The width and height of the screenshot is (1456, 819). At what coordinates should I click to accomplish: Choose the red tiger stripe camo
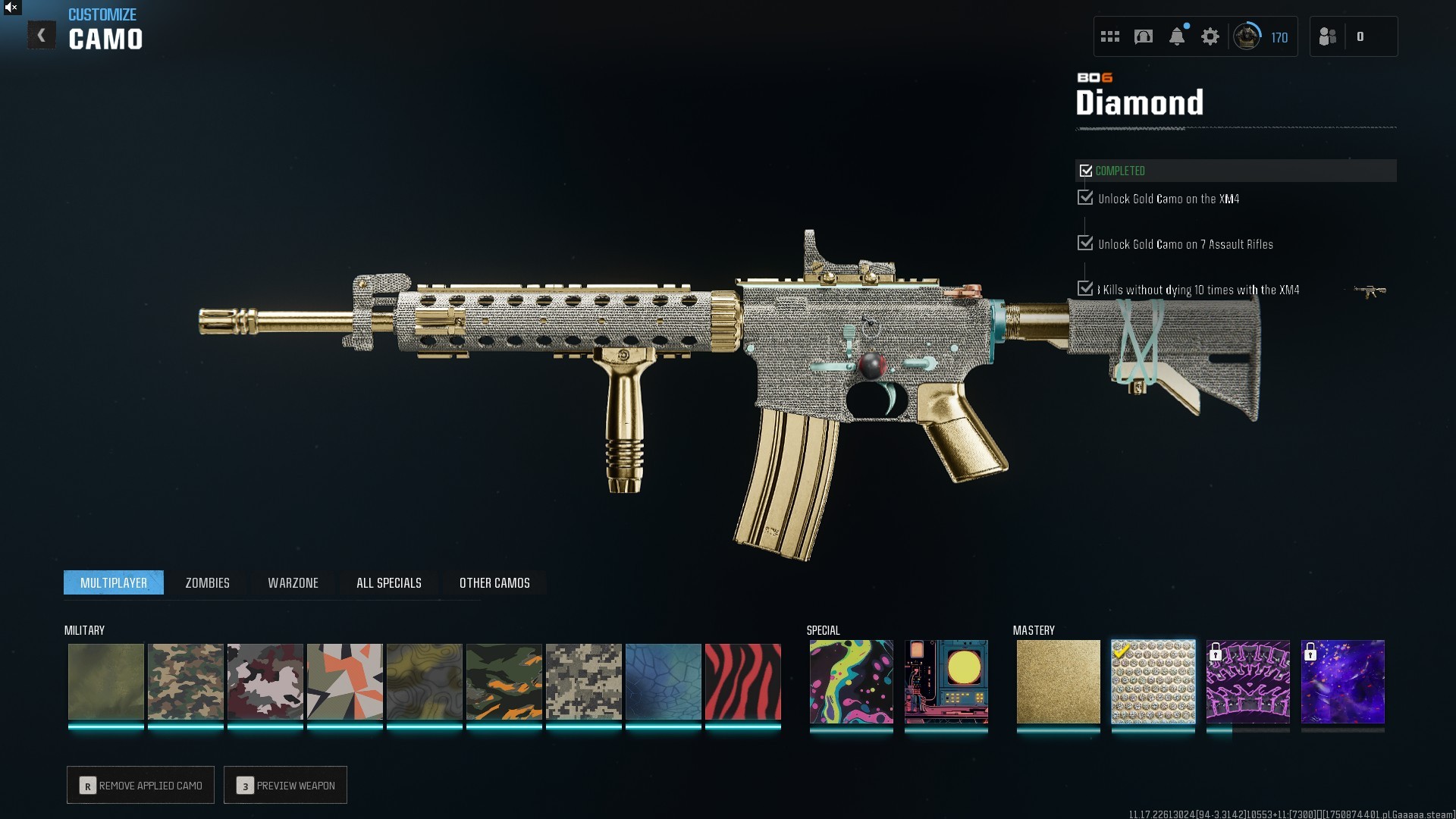[742, 681]
